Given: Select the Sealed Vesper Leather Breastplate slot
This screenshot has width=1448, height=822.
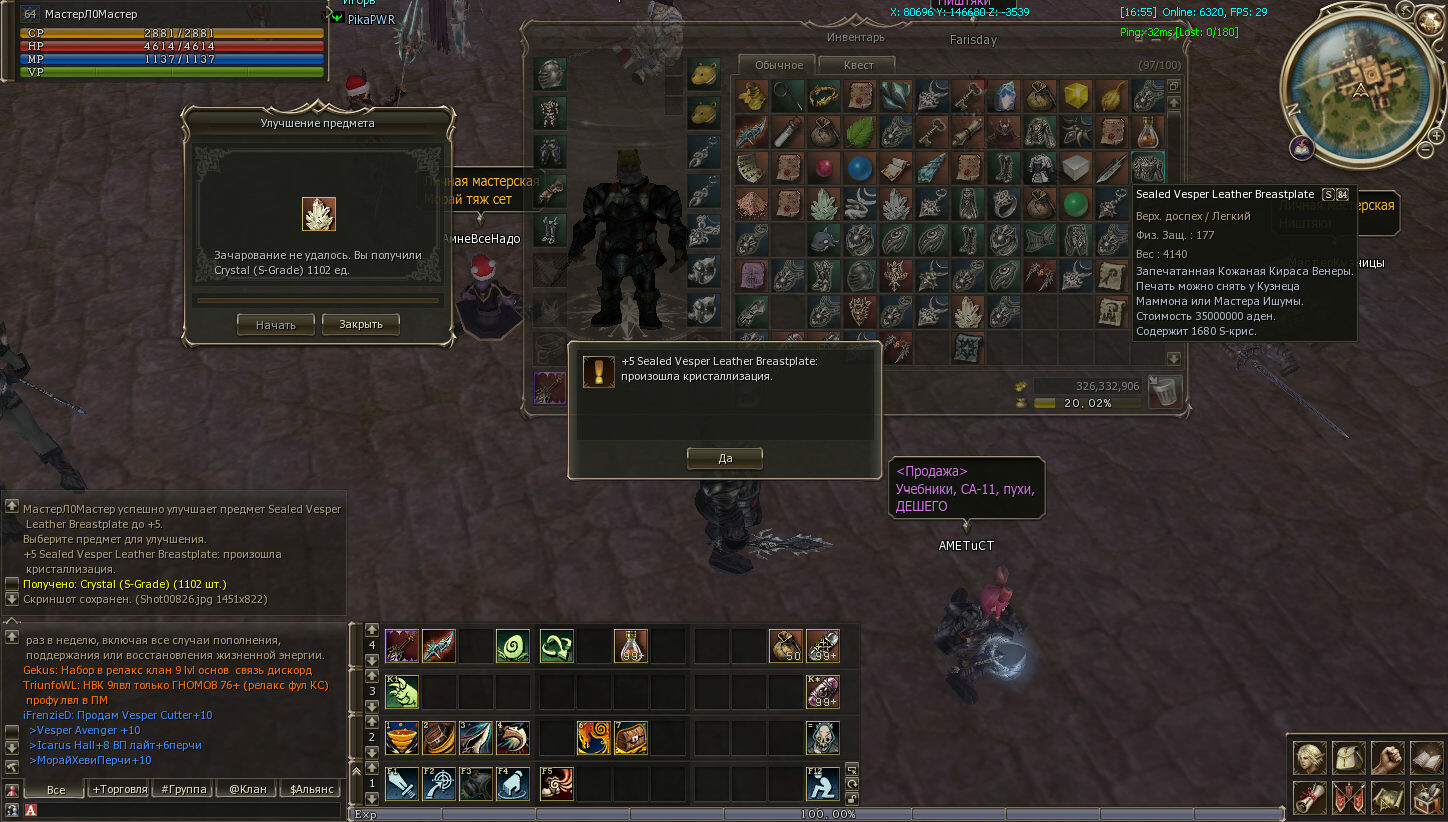Looking at the screenshot, I should coord(1148,167).
